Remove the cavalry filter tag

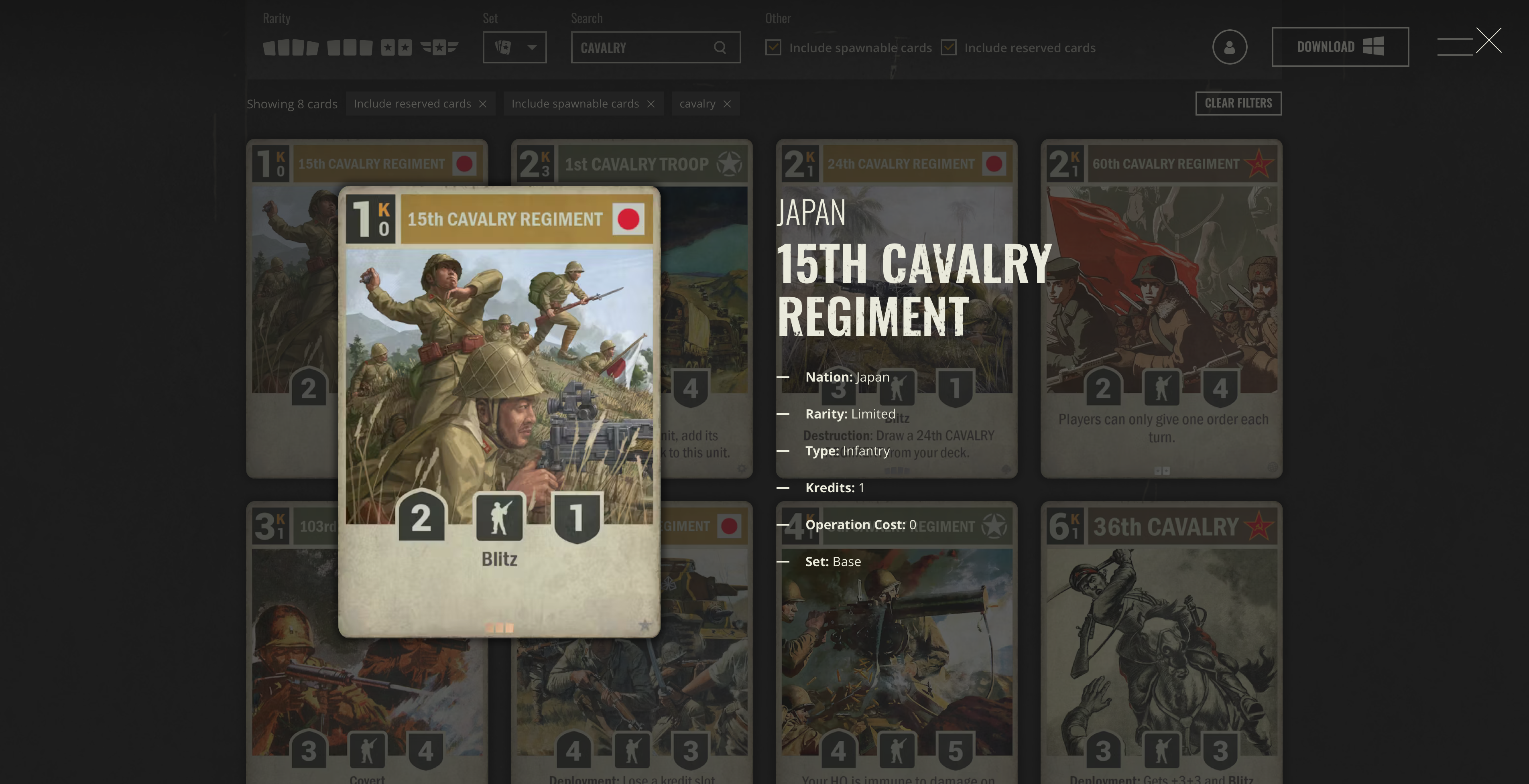tap(727, 104)
